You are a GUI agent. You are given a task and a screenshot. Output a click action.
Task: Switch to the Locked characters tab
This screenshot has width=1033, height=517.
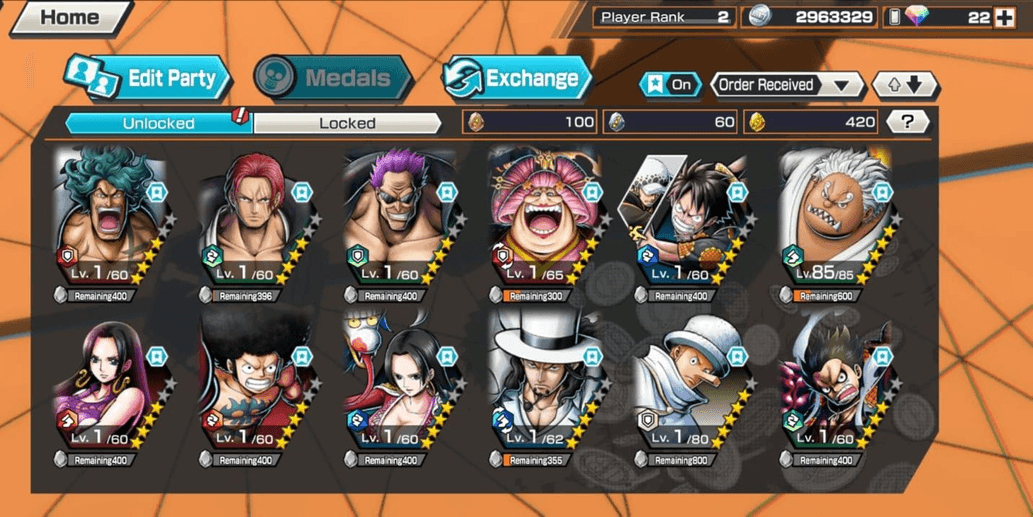click(x=347, y=123)
